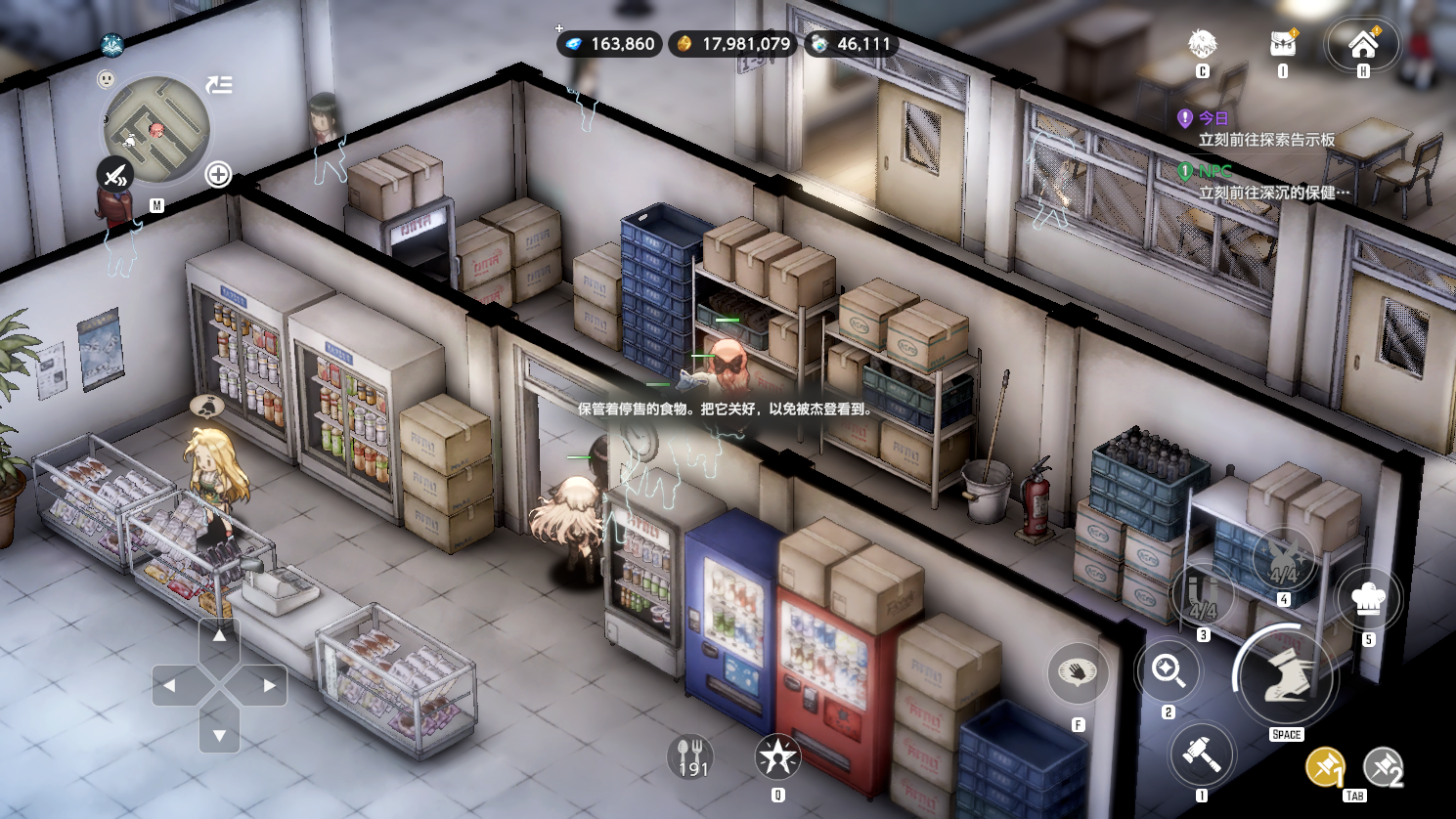Image resolution: width=1456 pixels, height=819 pixels.
Task: Activate the rabbit skill with 4/4 charges
Action: coord(1284,559)
